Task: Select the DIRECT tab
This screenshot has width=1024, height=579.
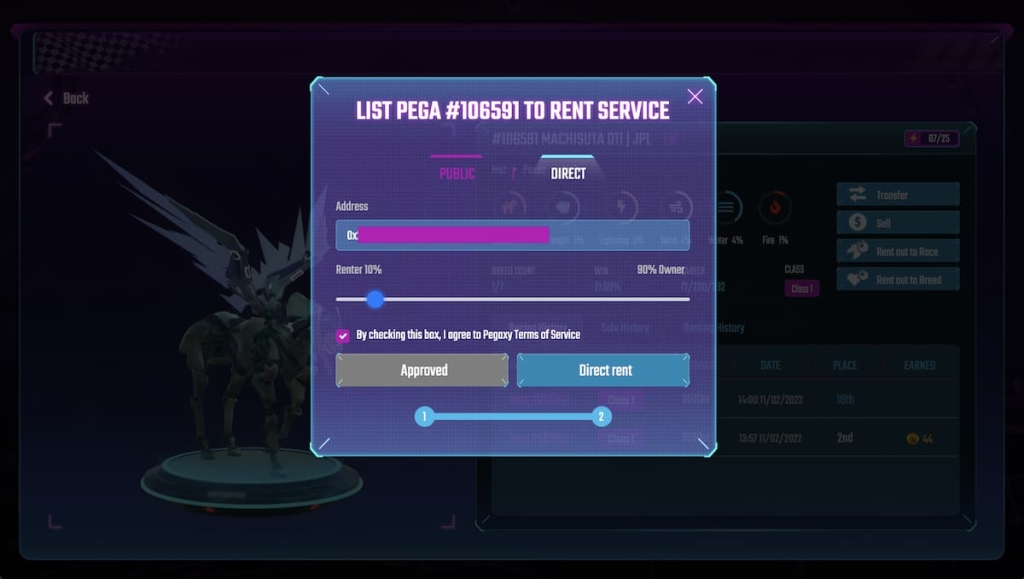Action: pyautogui.click(x=568, y=173)
